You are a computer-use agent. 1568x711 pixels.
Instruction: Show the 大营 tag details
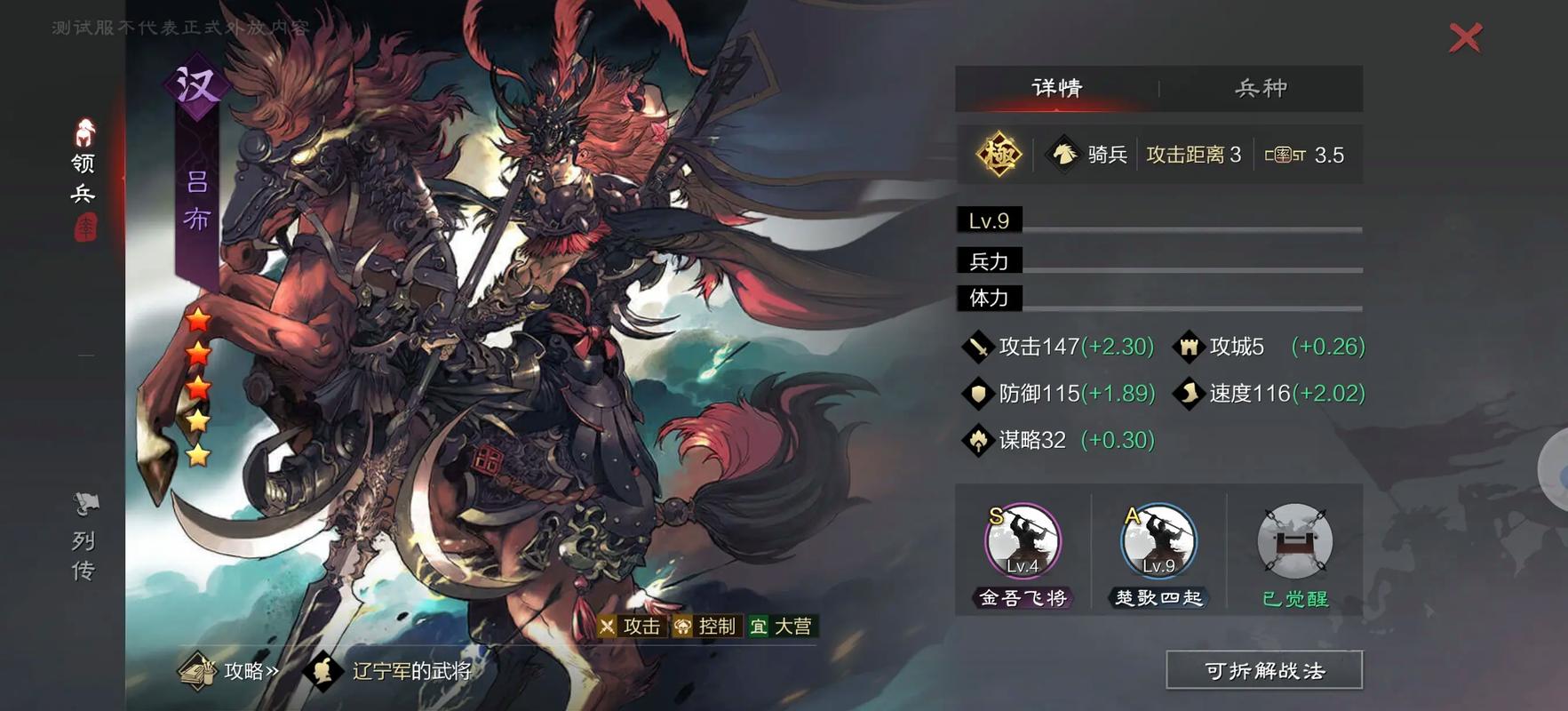coord(782,627)
